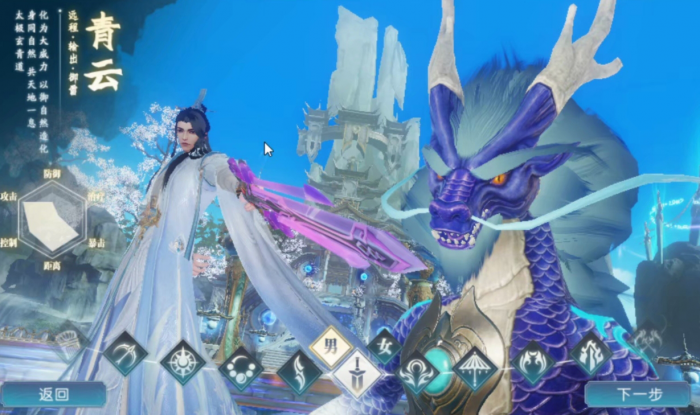Select the bow class icon
The image size is (700, 415).
pyautogui.click(x=126, y=353)
